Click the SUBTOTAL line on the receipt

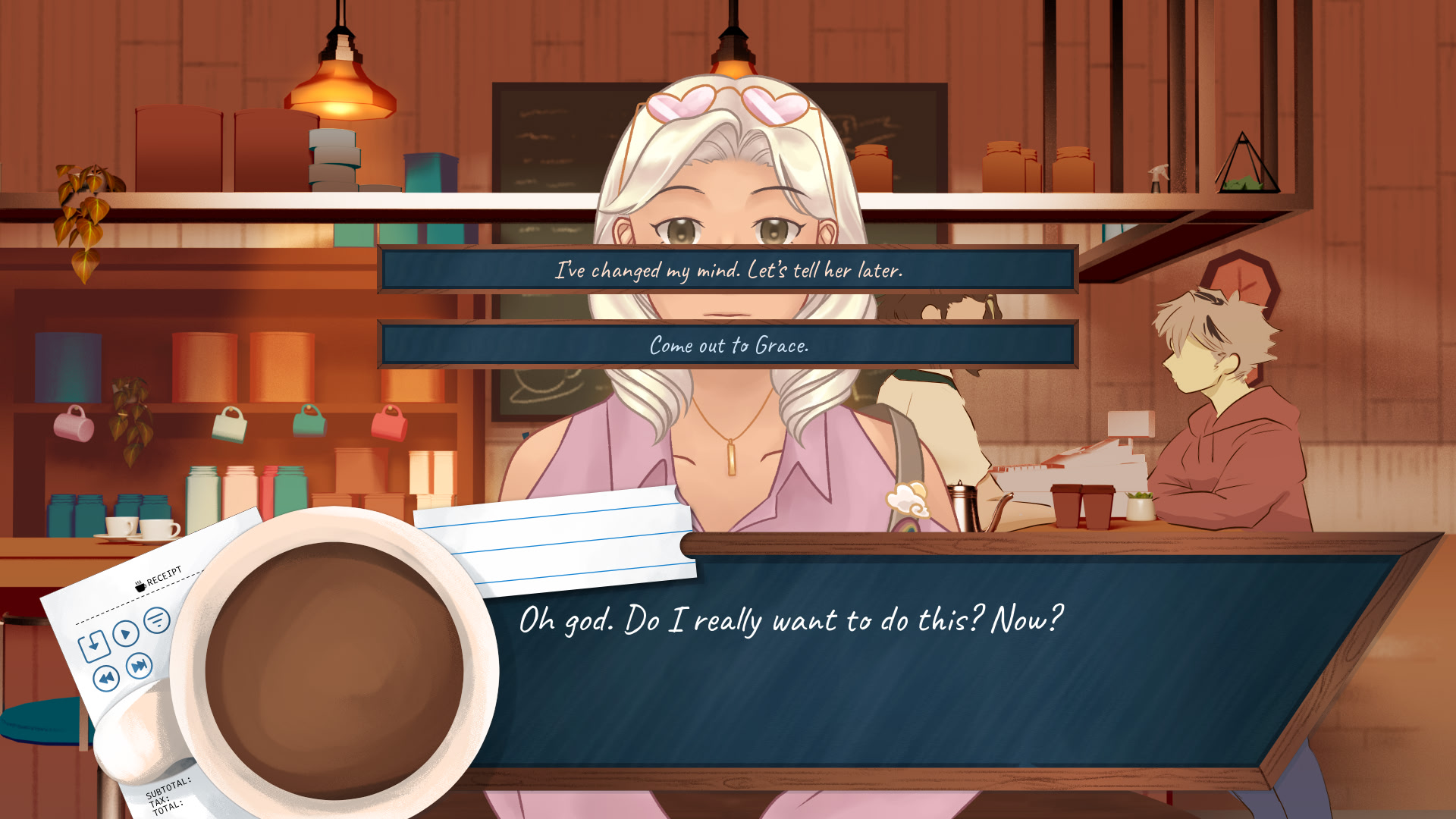pos(168,787)
